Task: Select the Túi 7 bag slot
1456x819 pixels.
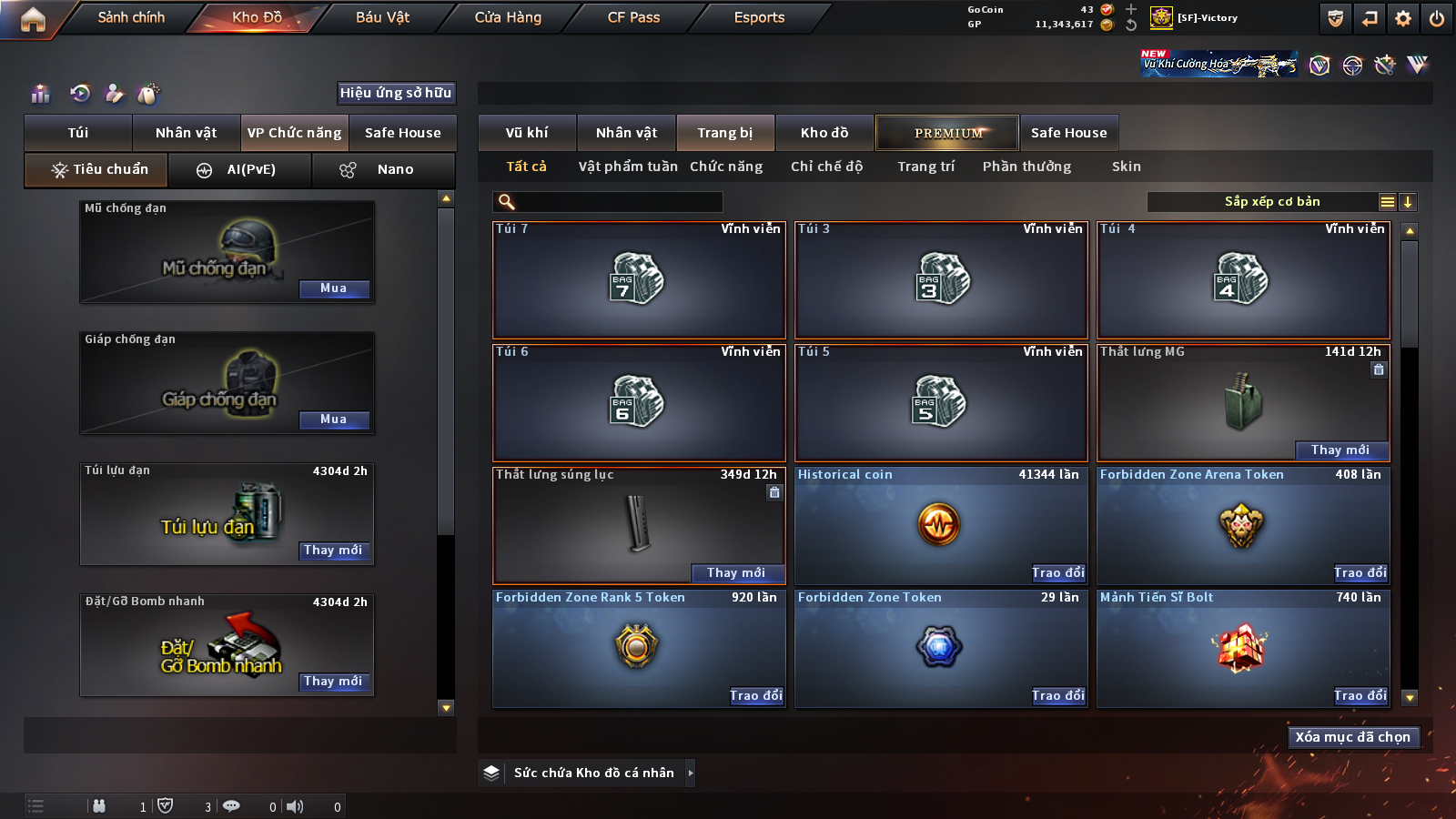Action: pos(639,279)
